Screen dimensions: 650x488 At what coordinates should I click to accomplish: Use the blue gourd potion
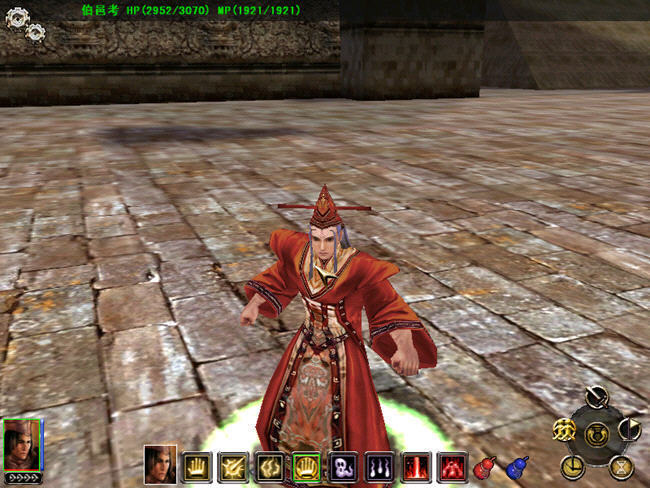pos(518,467)
